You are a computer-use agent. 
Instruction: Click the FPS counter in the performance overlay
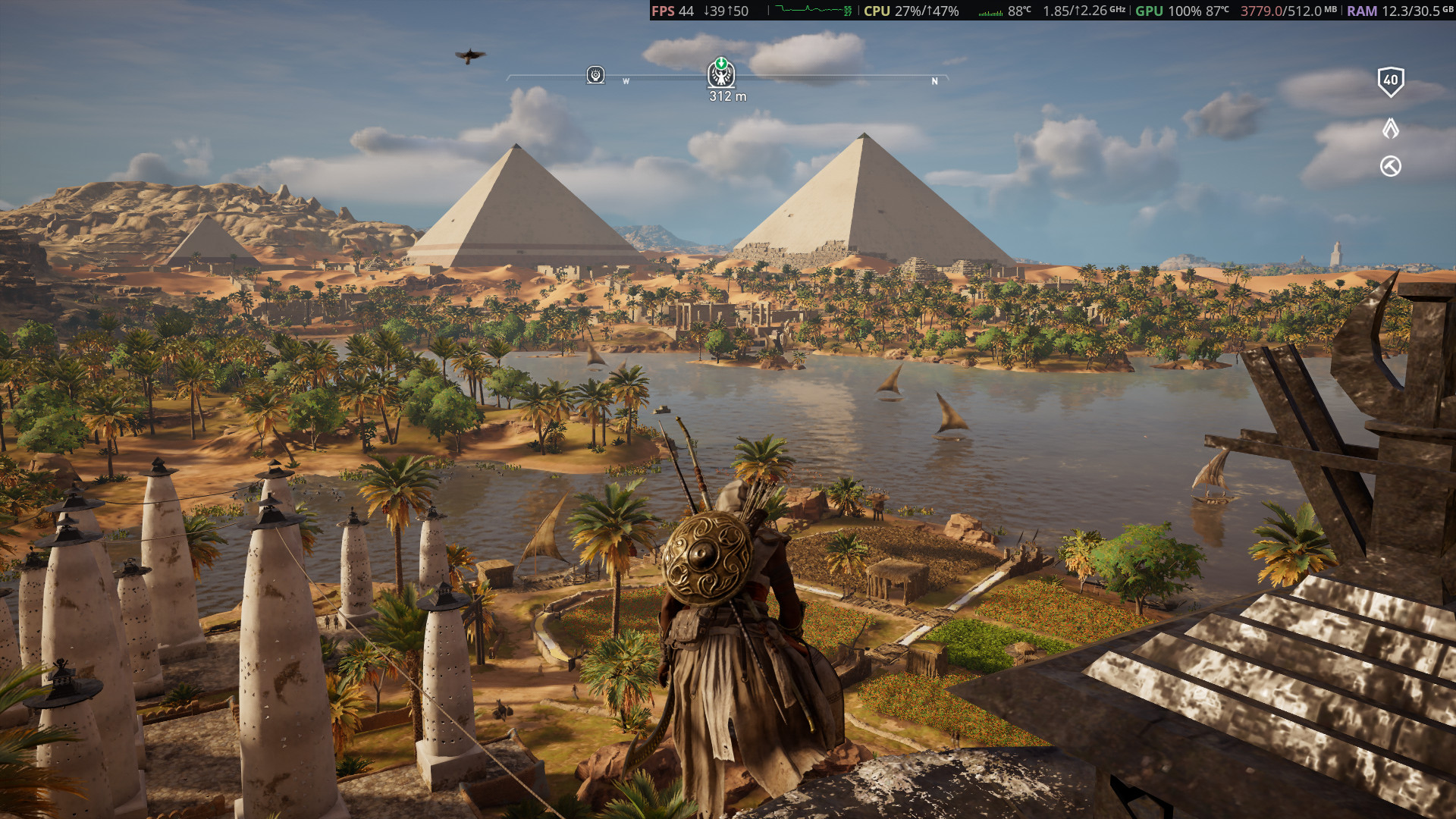click(673, 11)
